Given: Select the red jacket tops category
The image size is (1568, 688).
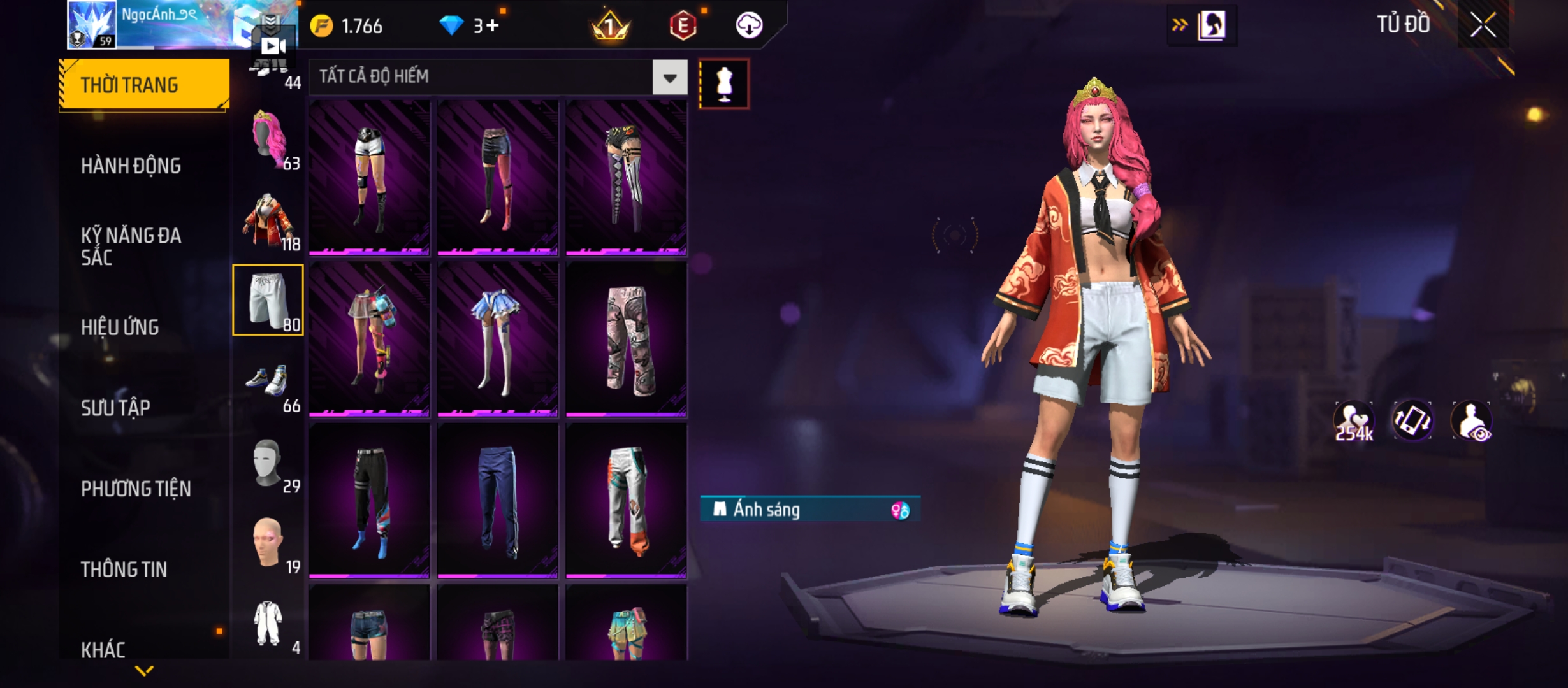Looking at the screenshot, I should coord(268,220).
